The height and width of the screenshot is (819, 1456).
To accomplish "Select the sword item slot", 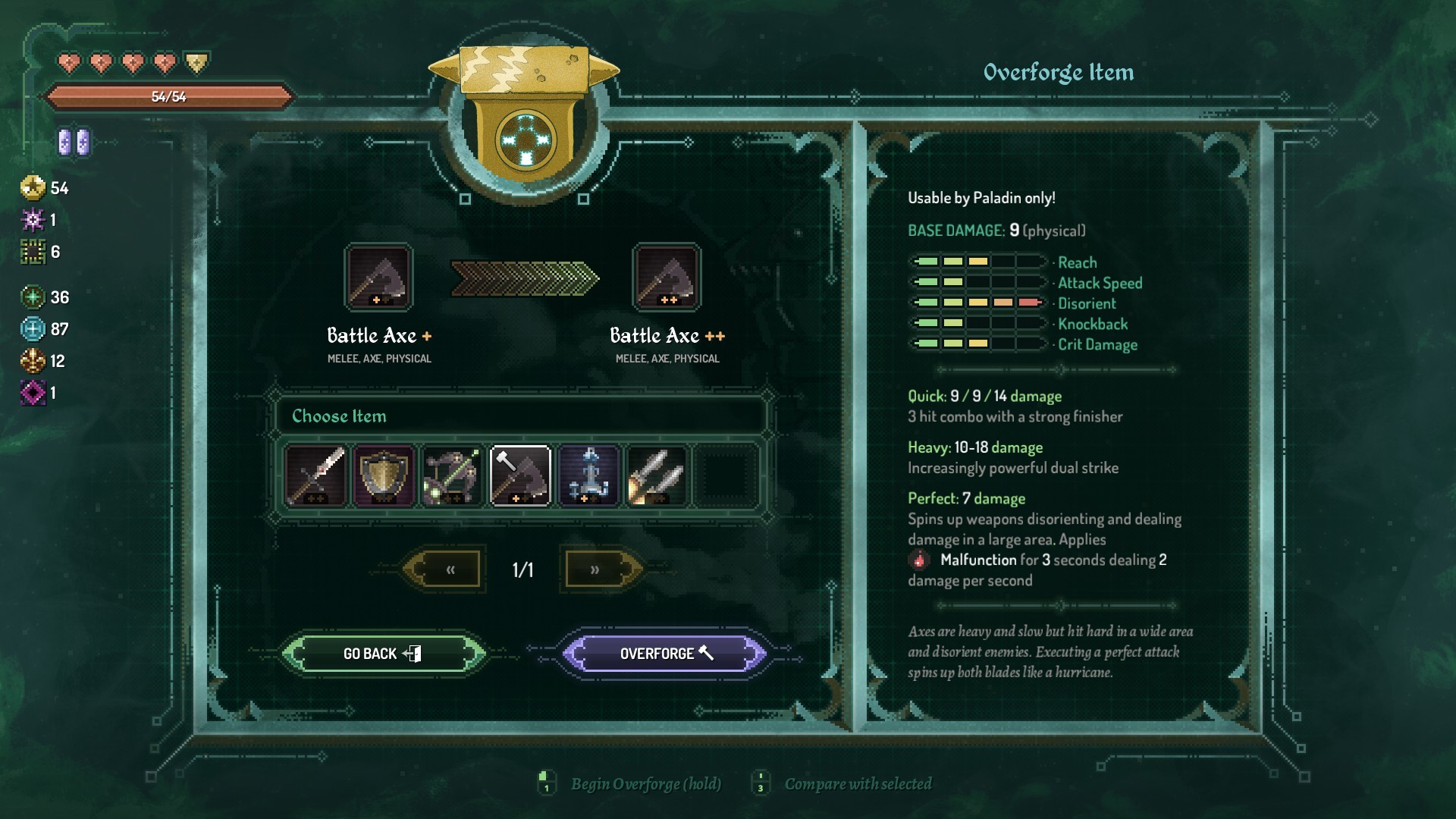I will (315, 475).
